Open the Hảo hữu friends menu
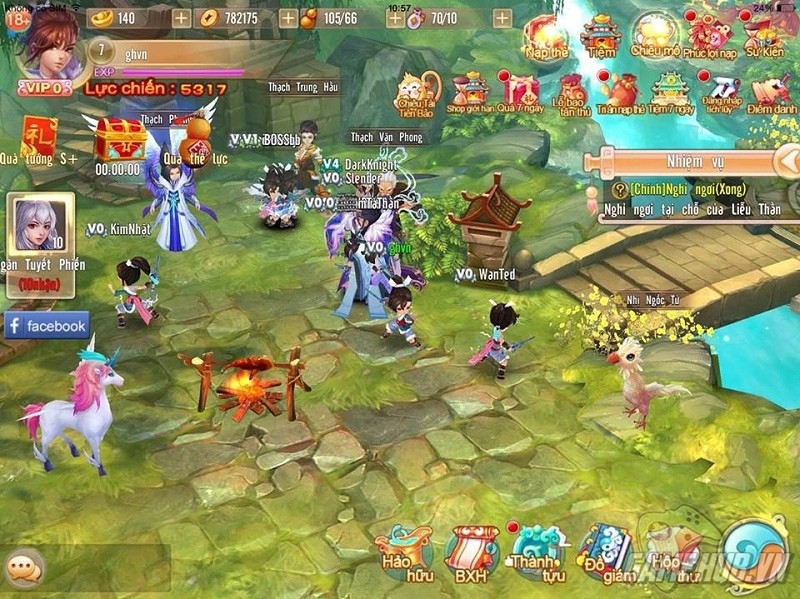Image resolution: width=800 pixels, height=599 pixels. 404,553
